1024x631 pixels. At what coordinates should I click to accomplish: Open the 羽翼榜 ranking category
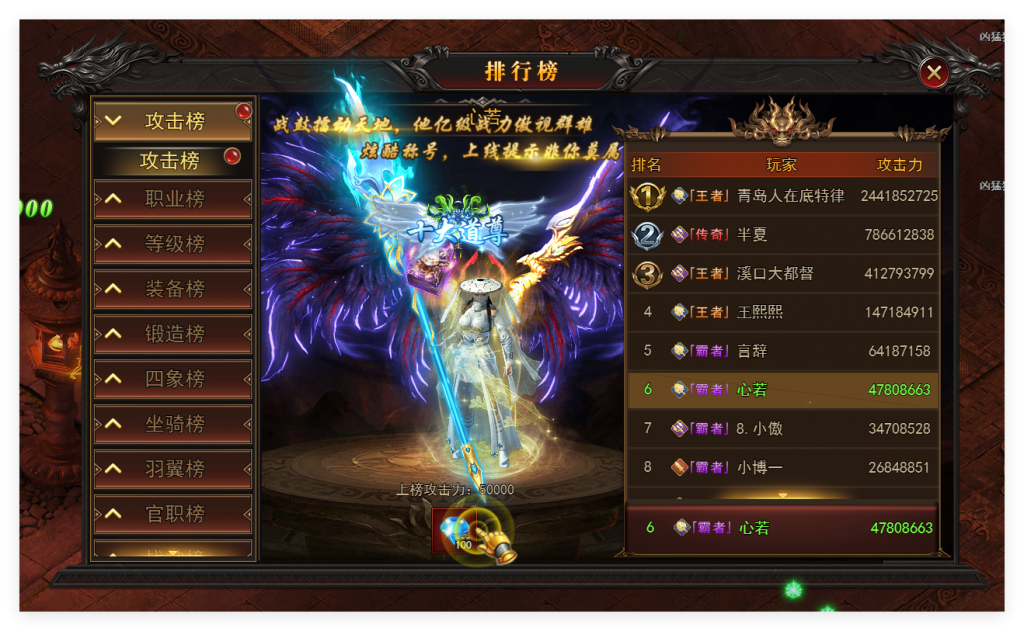173,469
